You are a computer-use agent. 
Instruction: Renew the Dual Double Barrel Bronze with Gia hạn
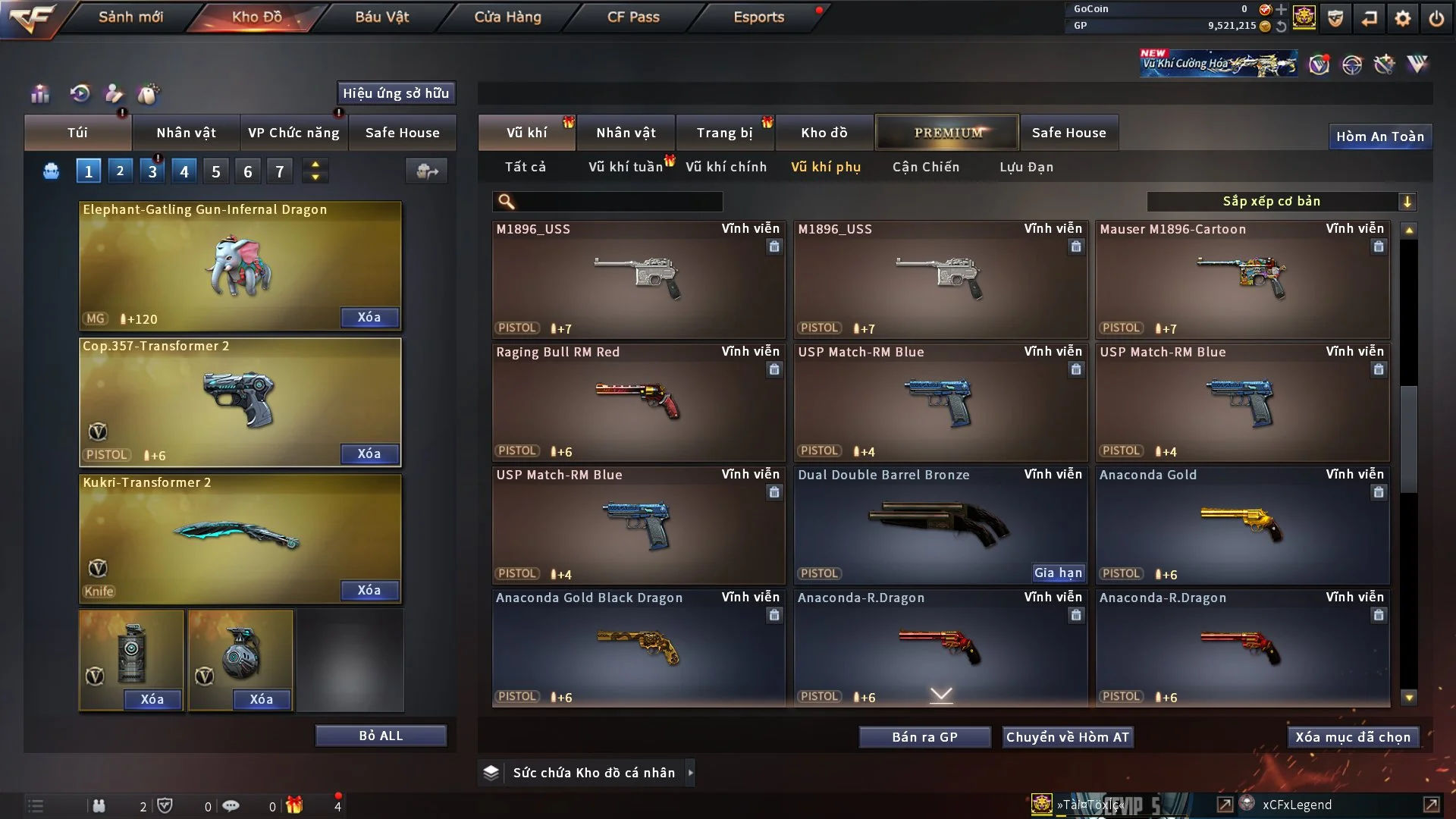coord(1058,573)
